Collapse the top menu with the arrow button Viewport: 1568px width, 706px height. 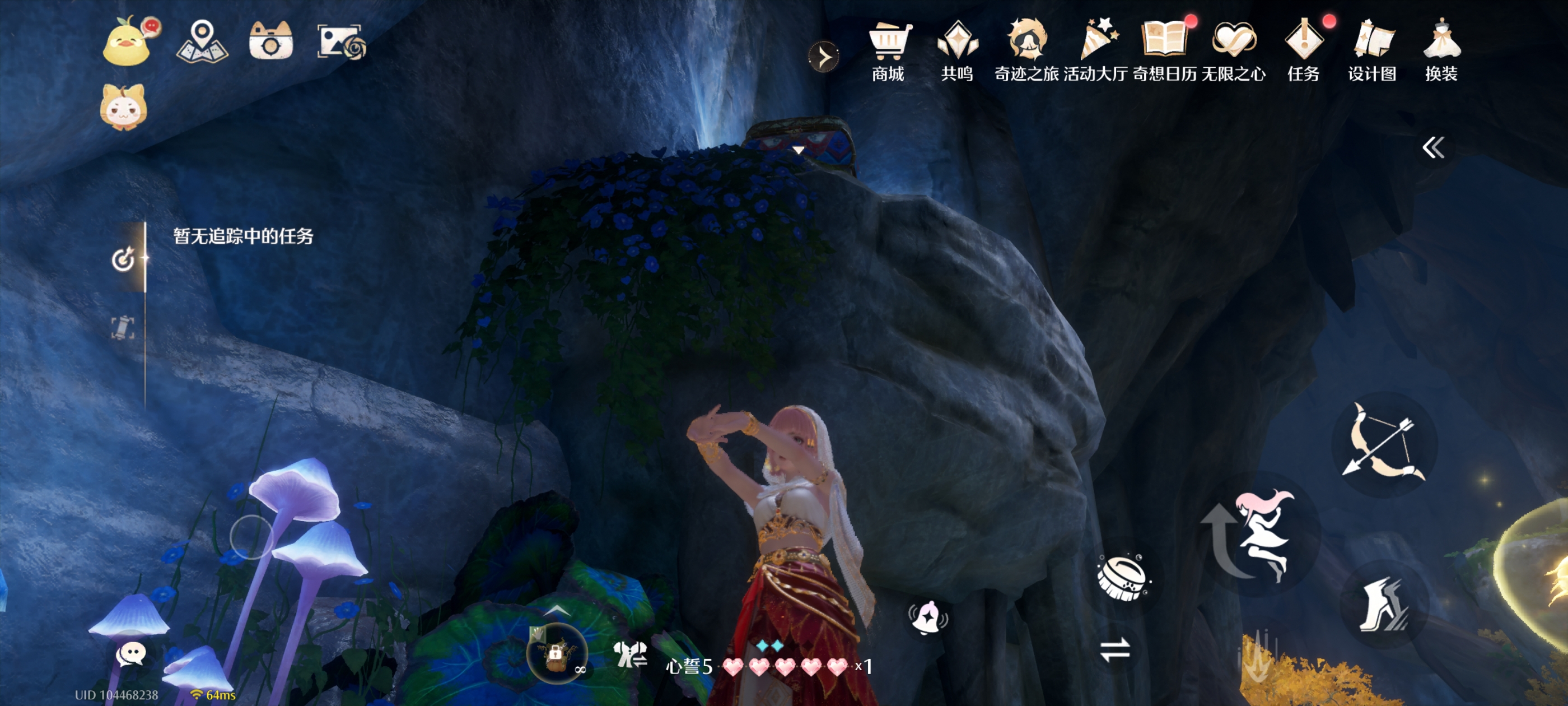tap(824, 57)
